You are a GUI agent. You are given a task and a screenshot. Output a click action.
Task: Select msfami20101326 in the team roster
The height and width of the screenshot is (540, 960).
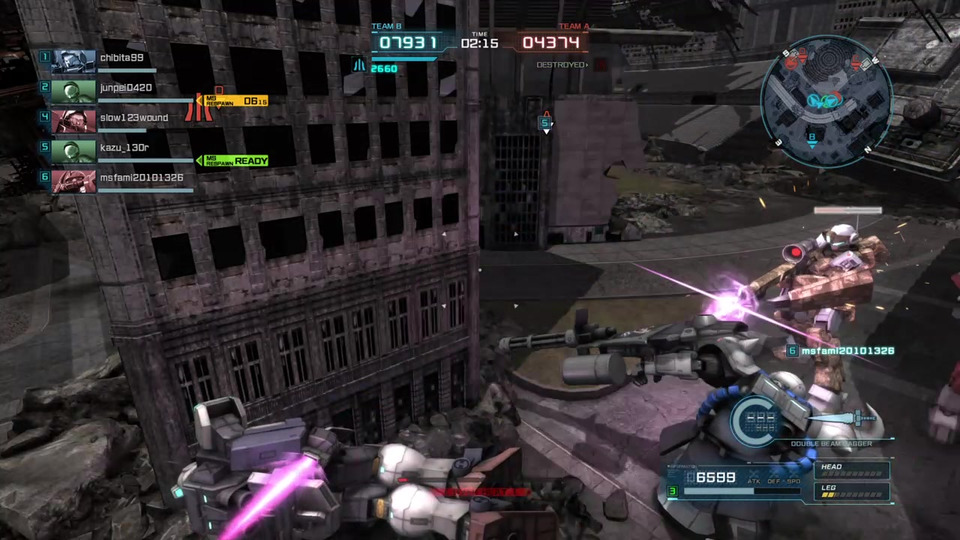point(141,177)
